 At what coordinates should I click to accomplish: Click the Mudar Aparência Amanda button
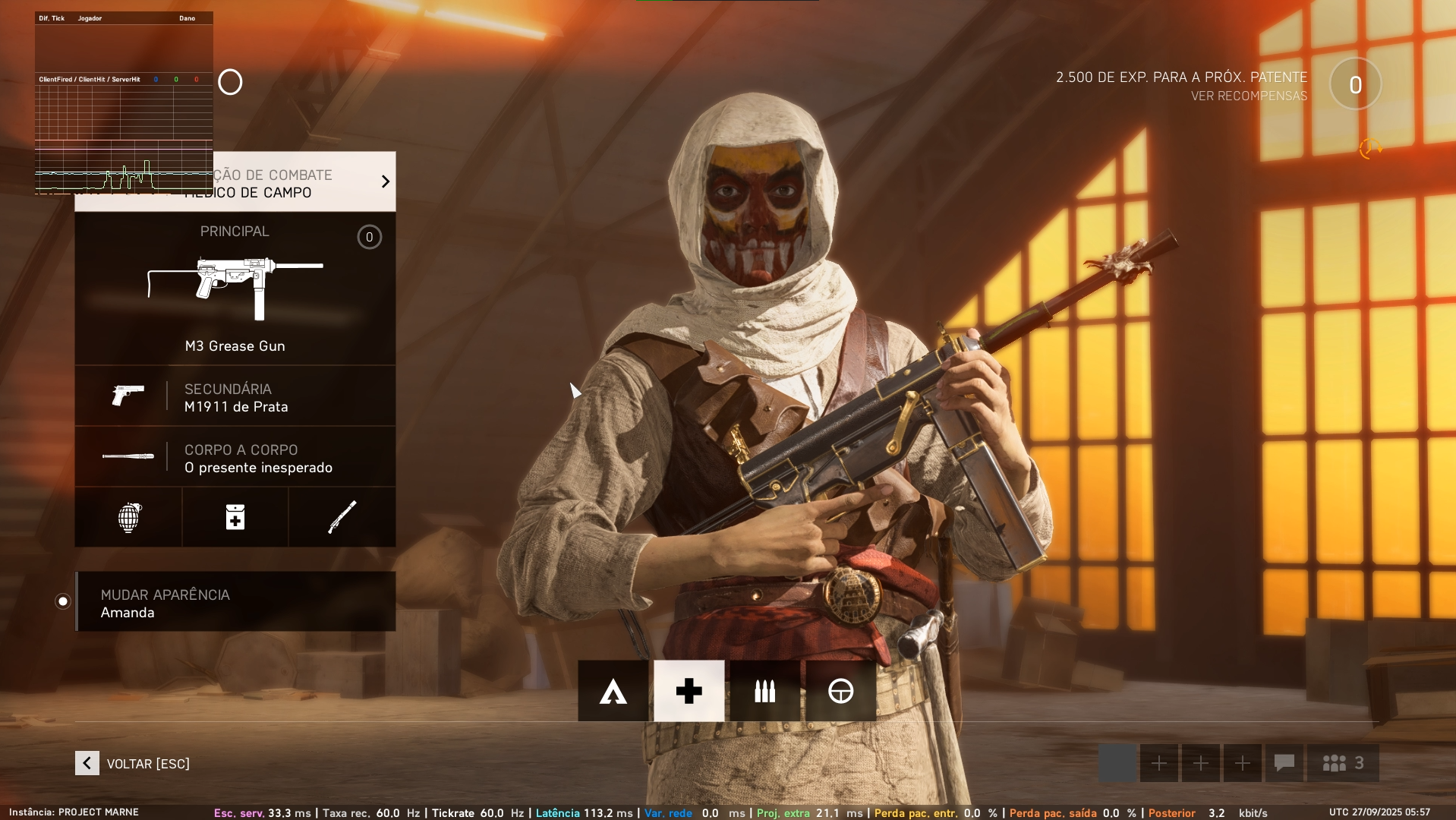coord(235,601)
